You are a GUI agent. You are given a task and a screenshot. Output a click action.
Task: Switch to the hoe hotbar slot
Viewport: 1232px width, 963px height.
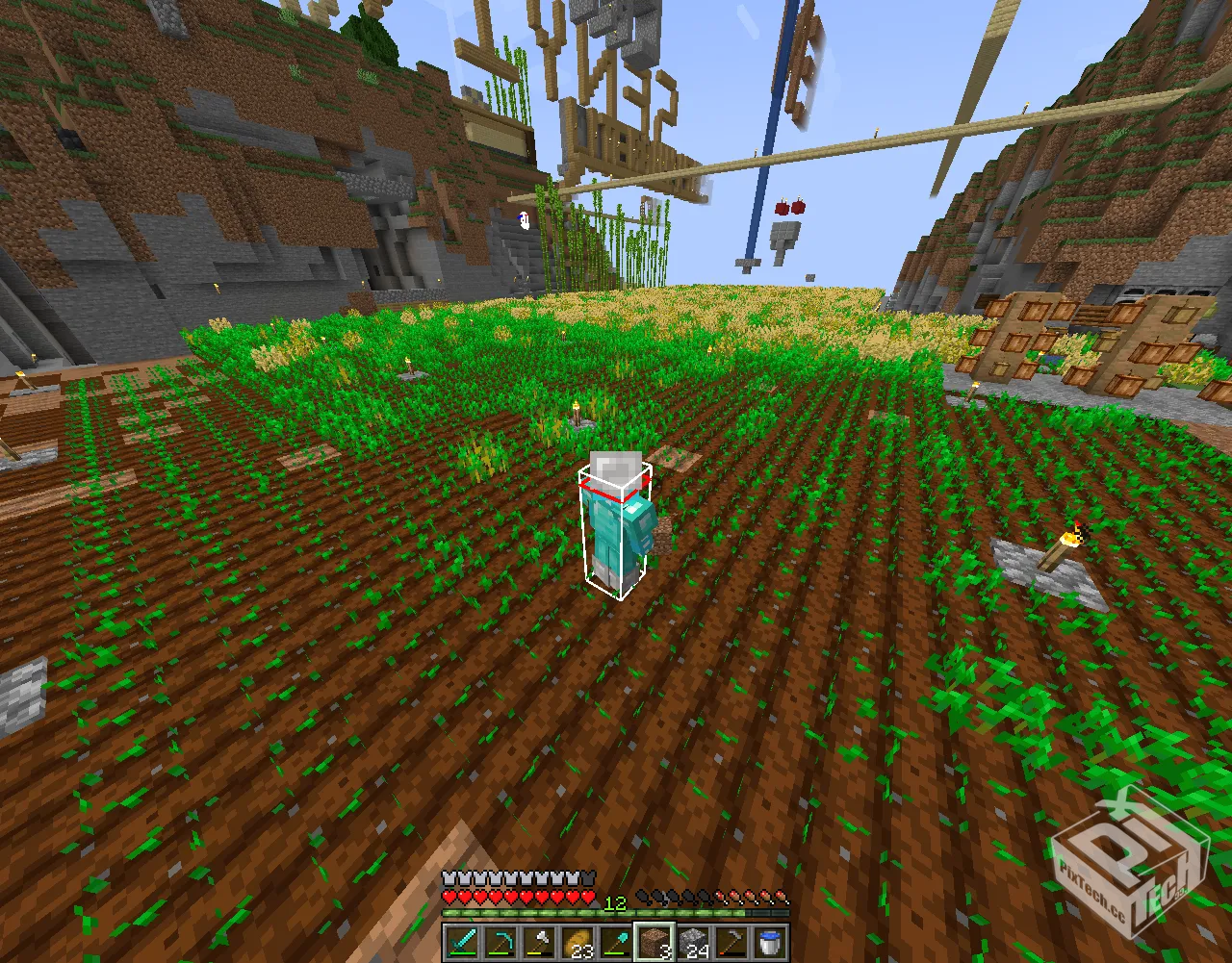click(x=731, y=943)
